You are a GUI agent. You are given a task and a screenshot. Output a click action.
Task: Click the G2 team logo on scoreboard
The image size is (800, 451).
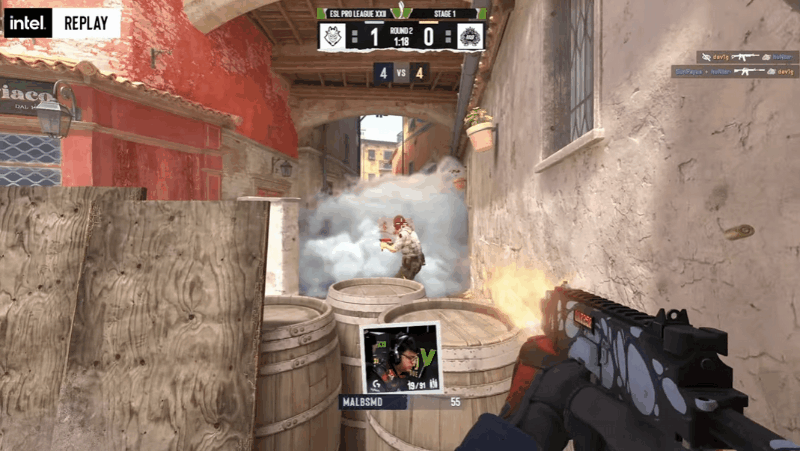(x=334, y=37)
